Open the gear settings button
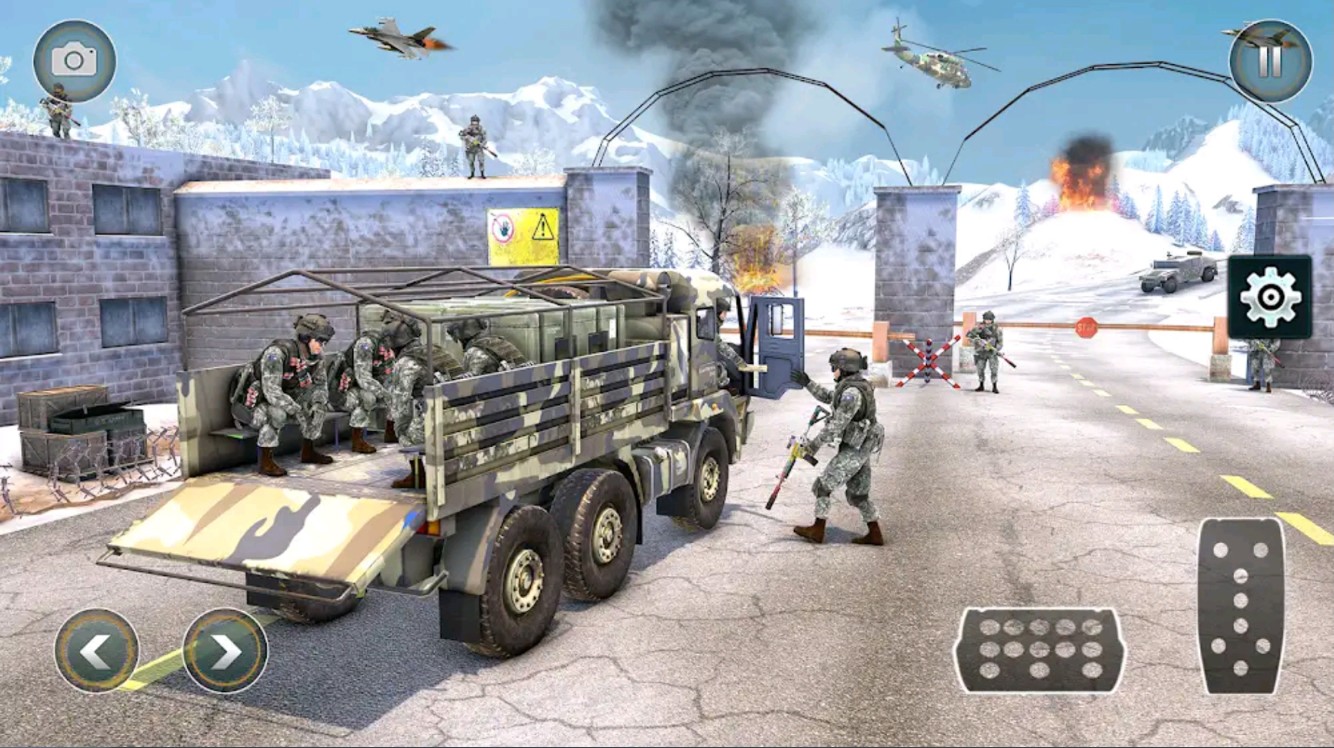The image size is (1334, 748). 1270,297
